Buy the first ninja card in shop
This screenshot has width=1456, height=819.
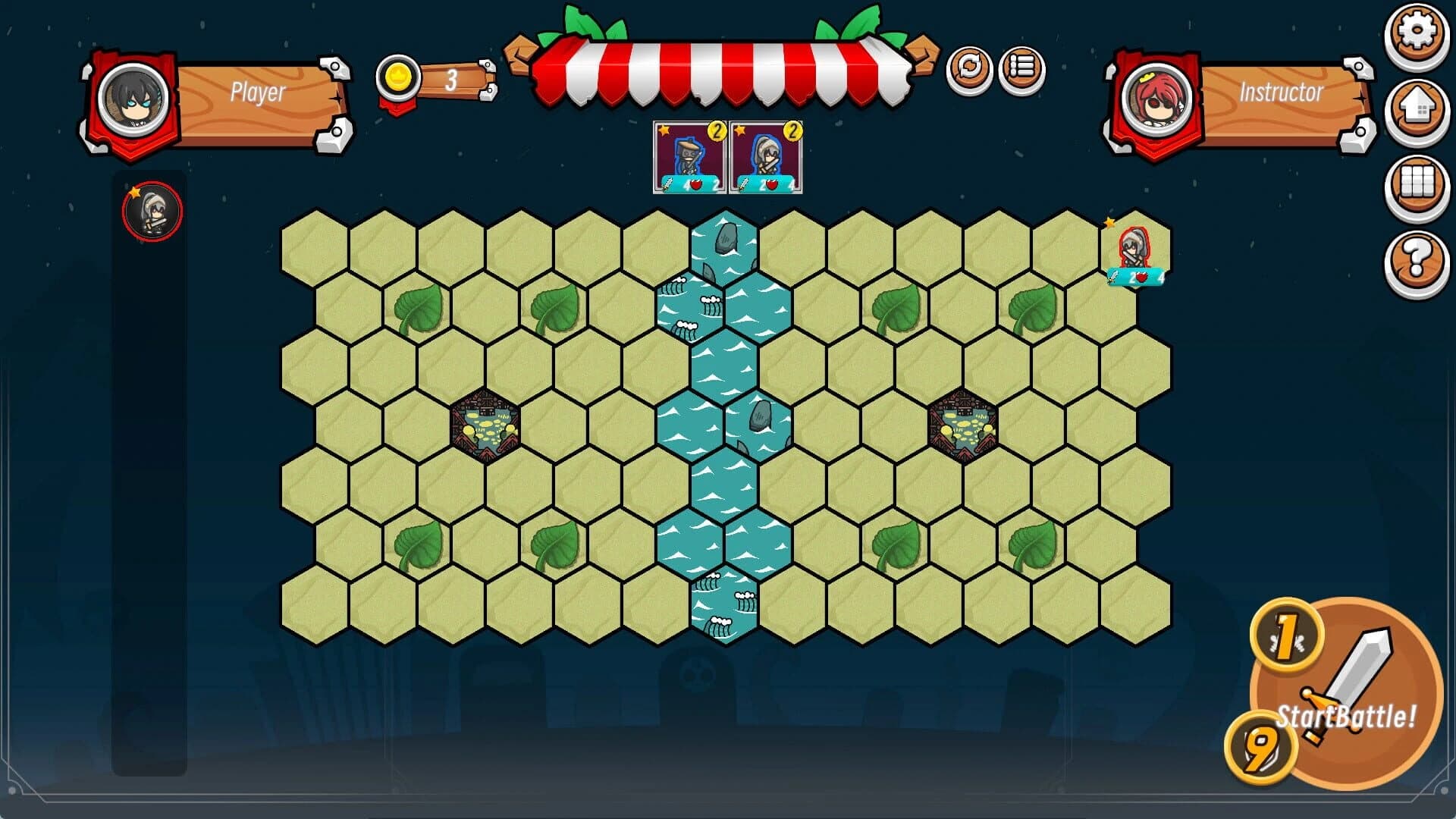pyautogui.click(x=688, y=156)
